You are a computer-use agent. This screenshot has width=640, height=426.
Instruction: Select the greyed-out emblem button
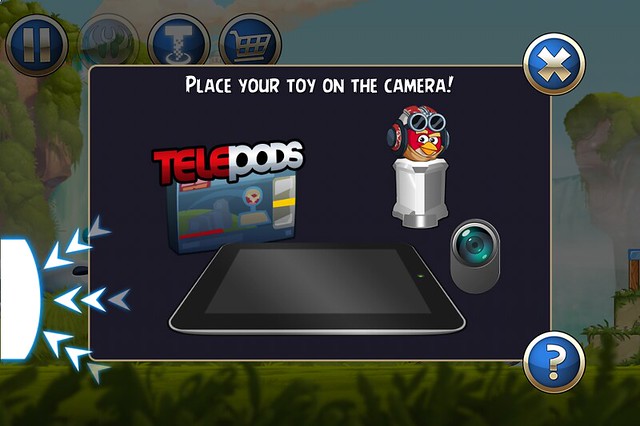tap(107, 42)
